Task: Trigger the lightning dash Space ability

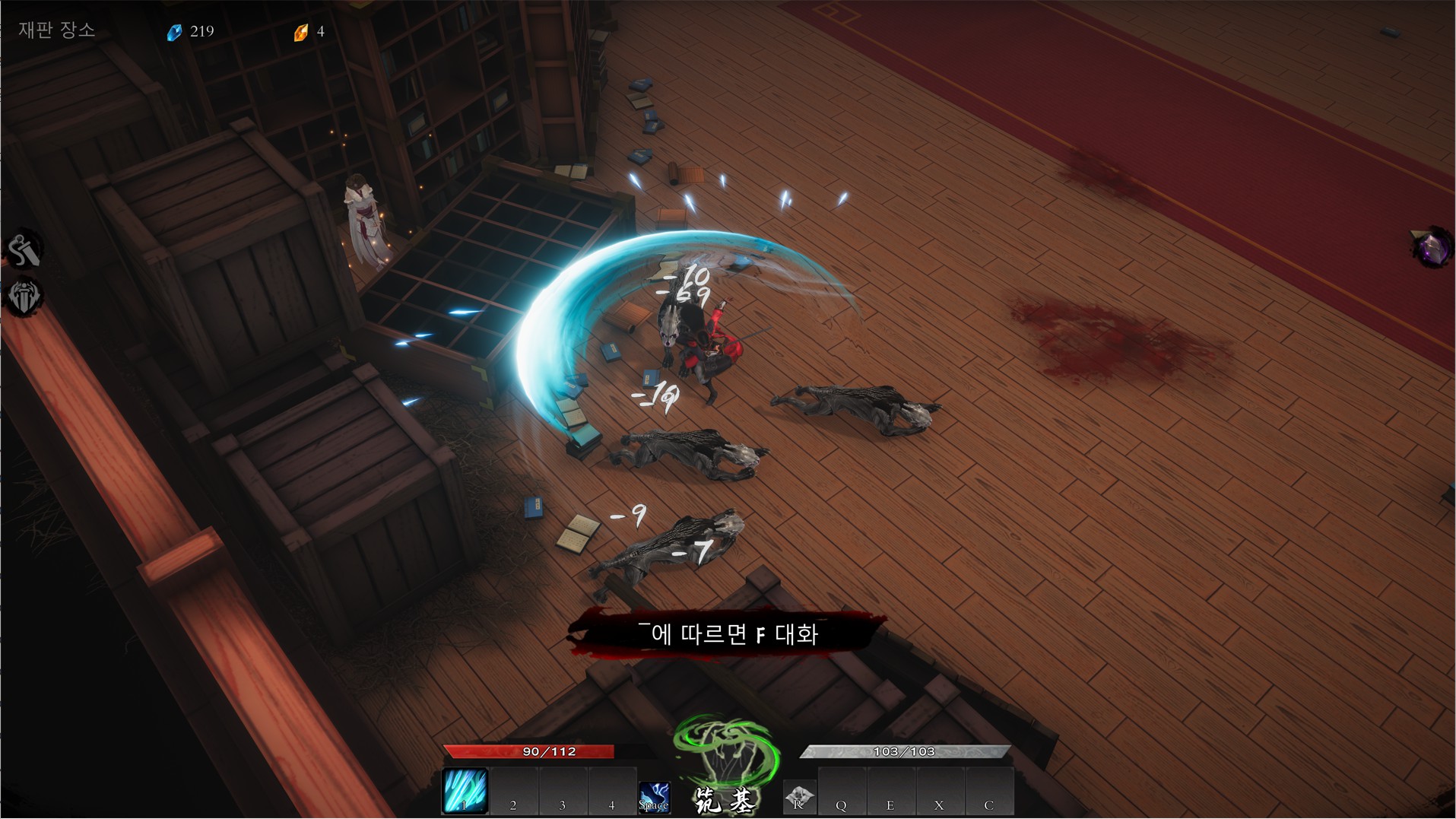Action: (x=654, y=797)
